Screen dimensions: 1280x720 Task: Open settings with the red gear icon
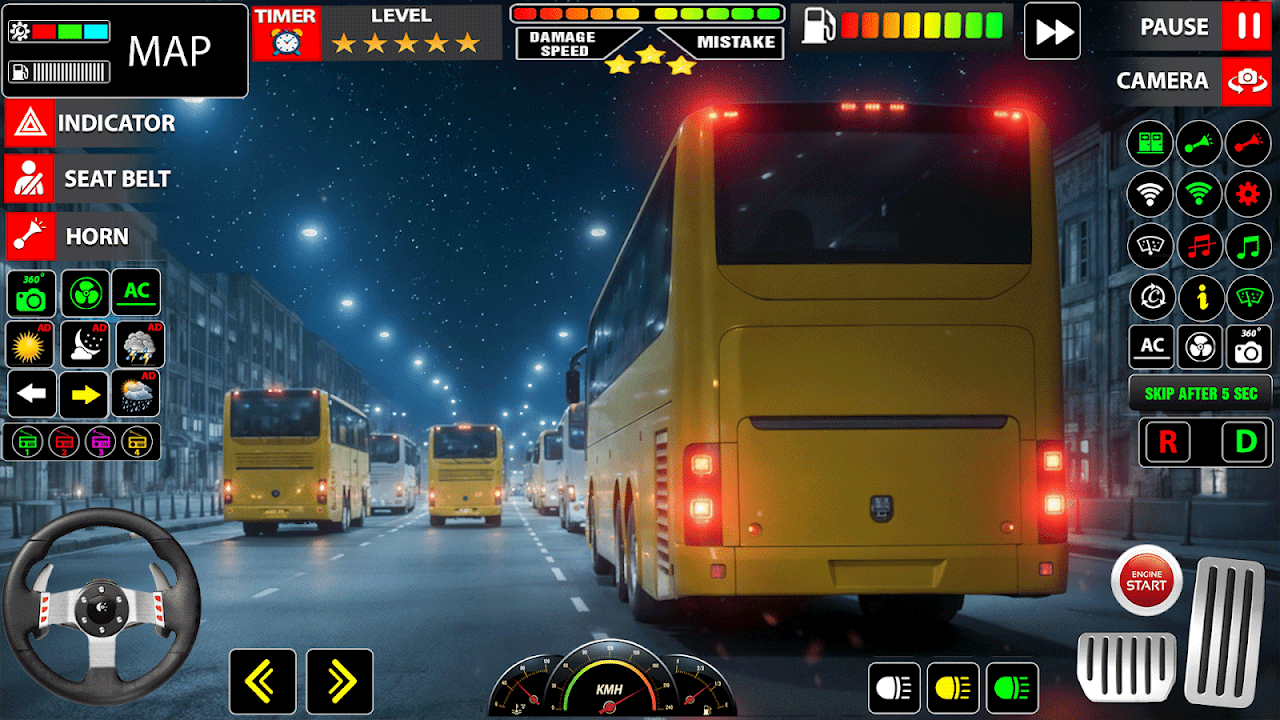click(1248, 194)
